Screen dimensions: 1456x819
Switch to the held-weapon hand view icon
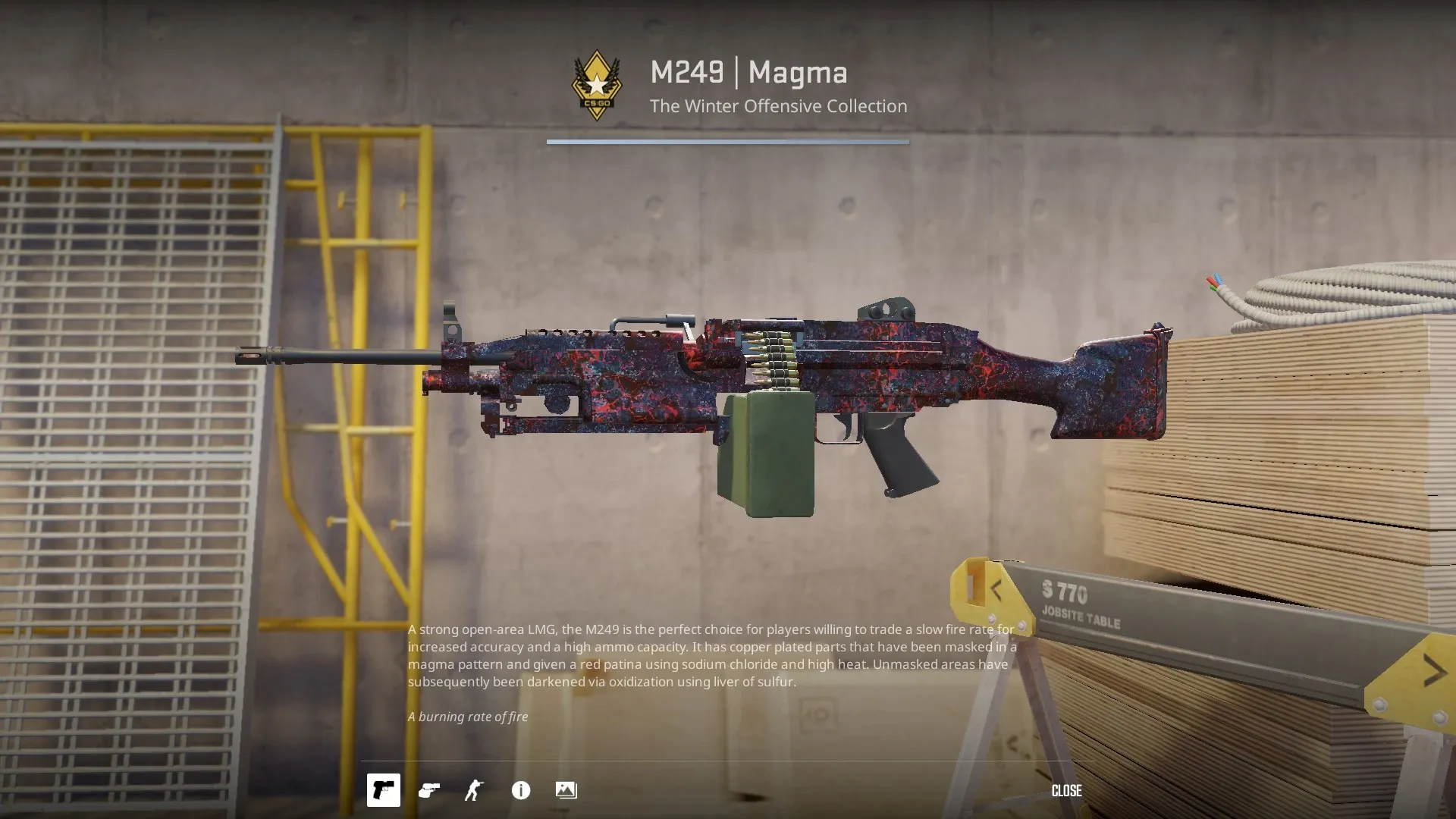point(429,790)
